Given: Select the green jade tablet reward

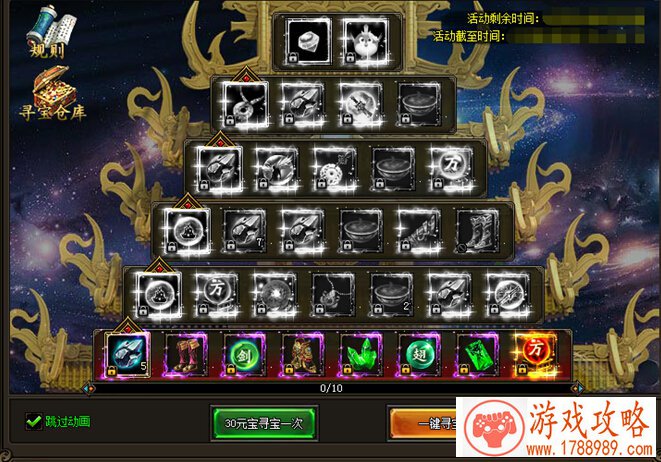Looking at the screenshot, I should pyautogui.click(x=476, y=354).
